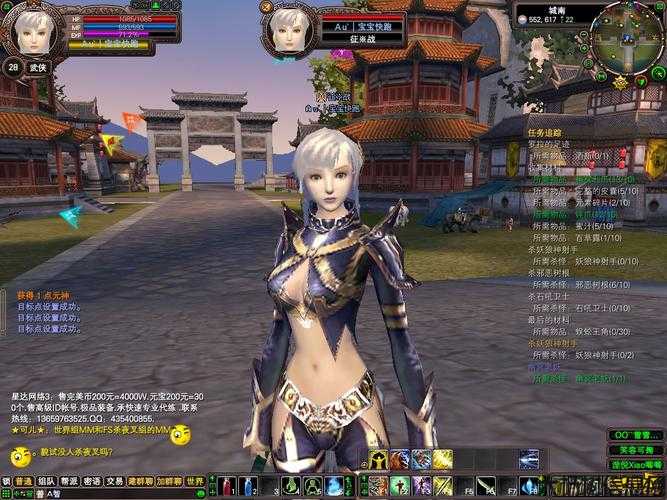
Task: Click the player portrait in top-left frame
Action: 30,30
